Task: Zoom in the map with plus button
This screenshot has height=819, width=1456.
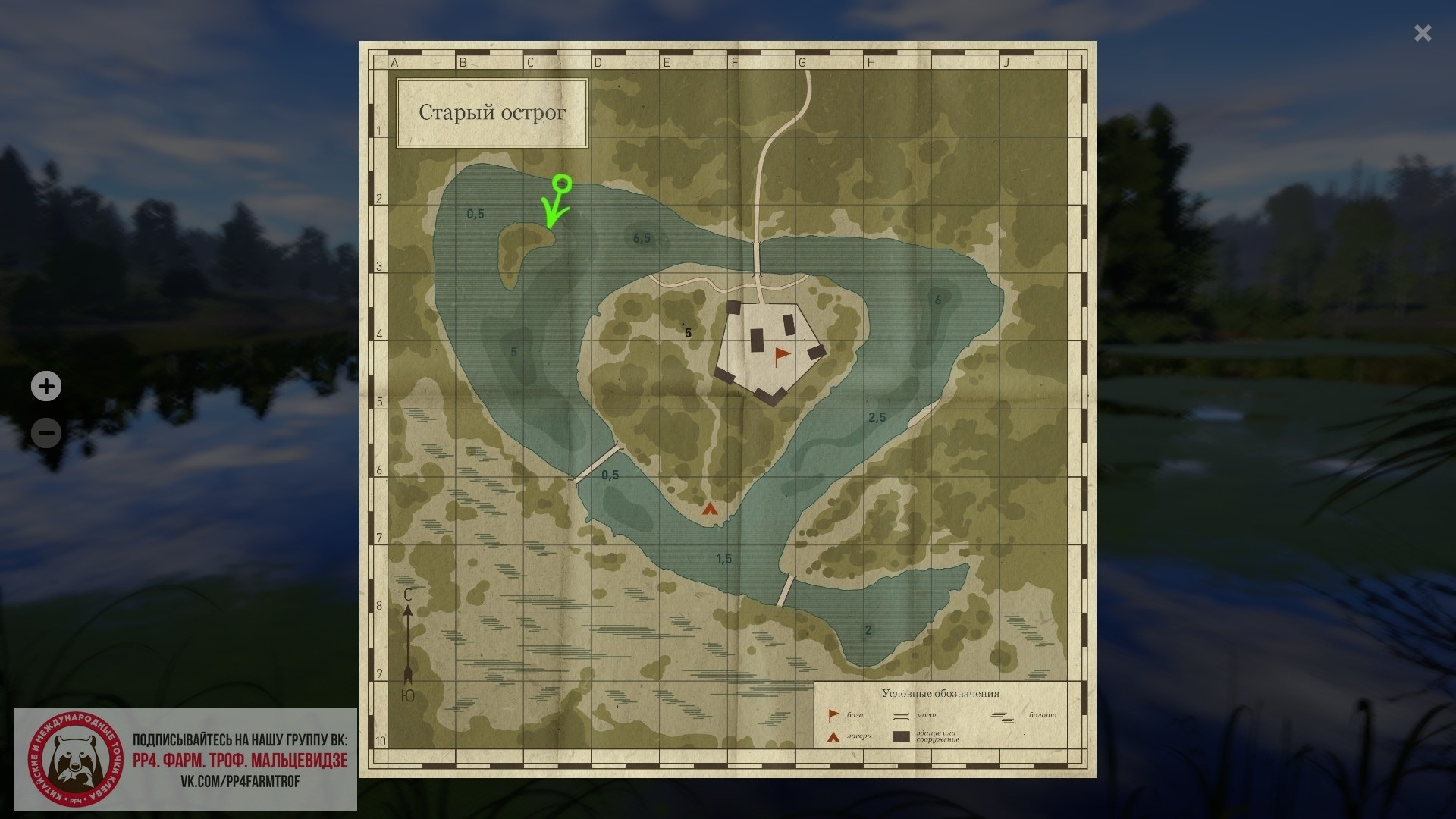Action: (46, 387)
